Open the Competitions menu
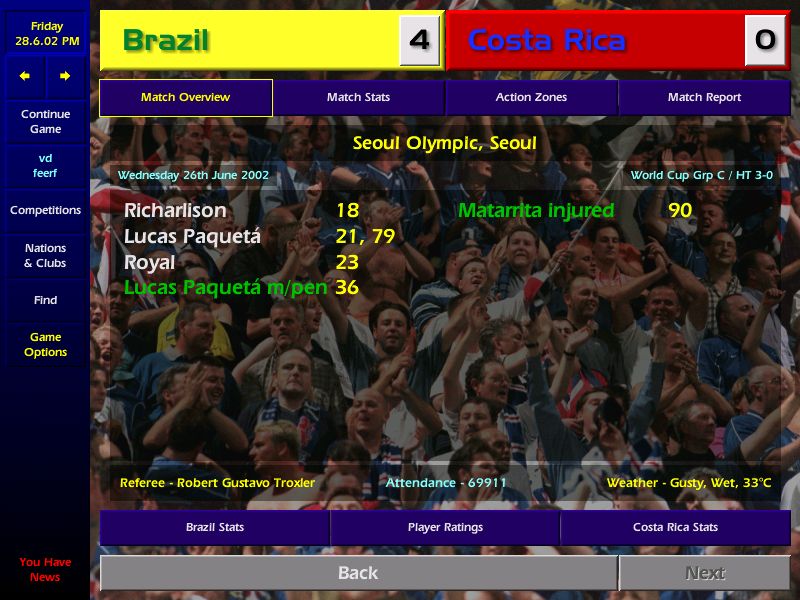The height and width of the screenshot is (600, 800). (45, 210)
